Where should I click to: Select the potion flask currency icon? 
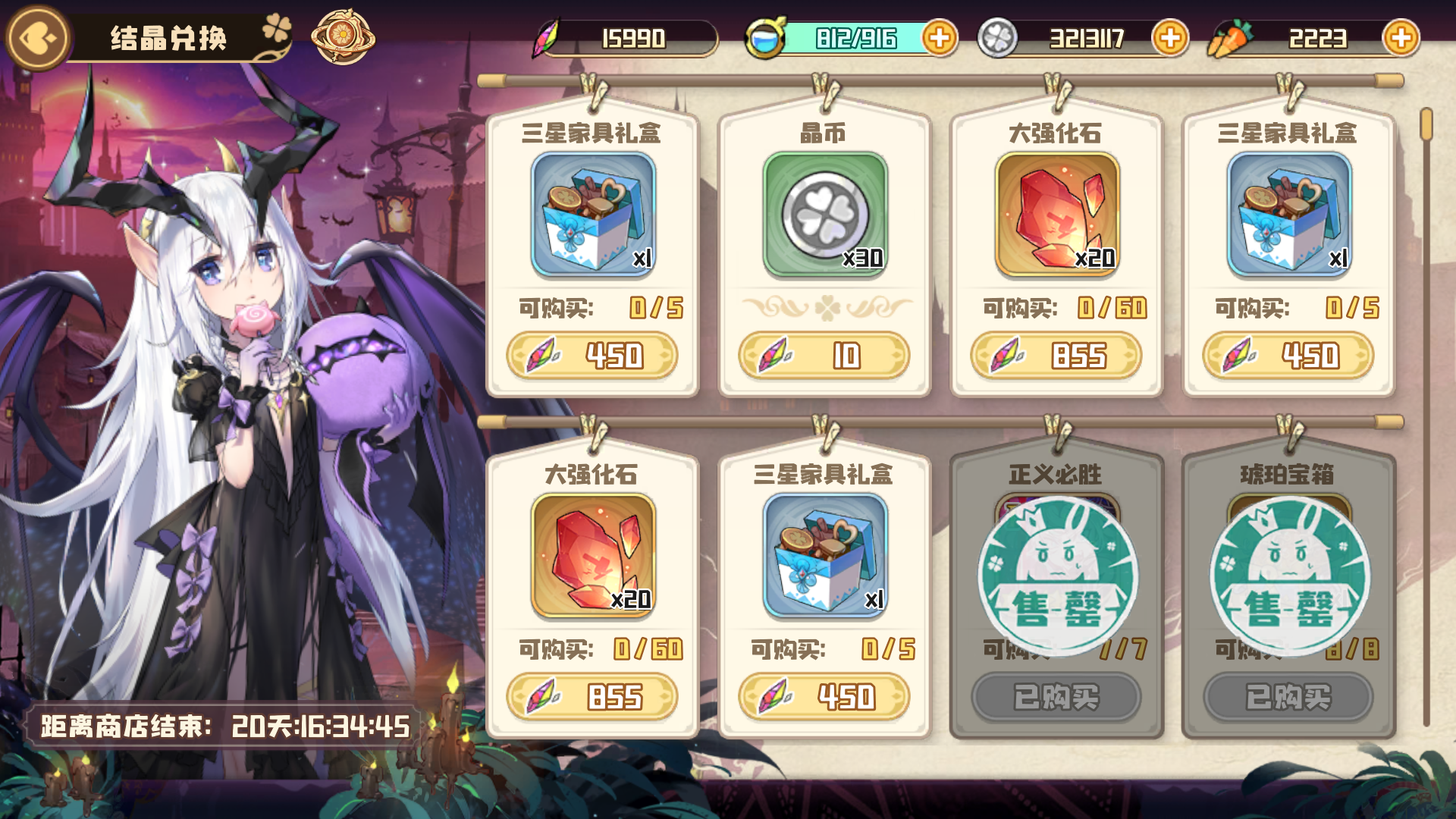point(767,35)
